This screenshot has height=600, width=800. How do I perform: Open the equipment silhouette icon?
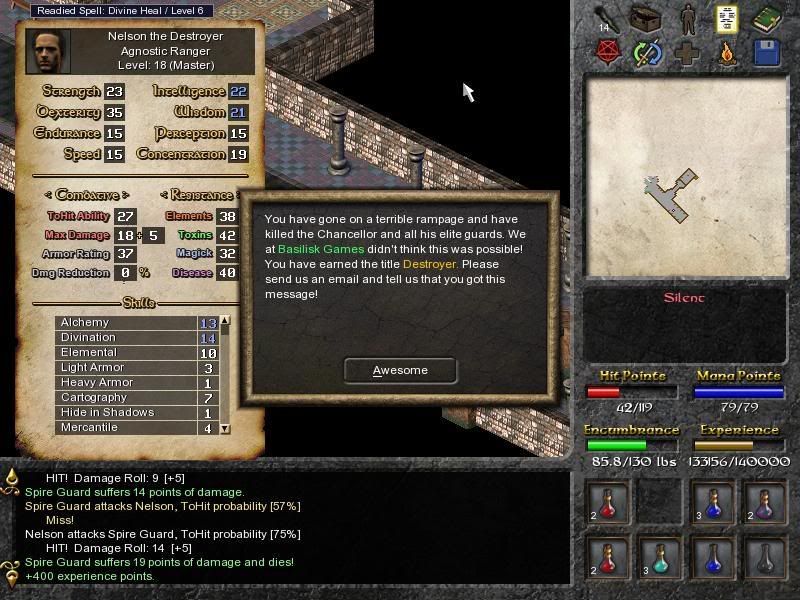pos(689,18)
